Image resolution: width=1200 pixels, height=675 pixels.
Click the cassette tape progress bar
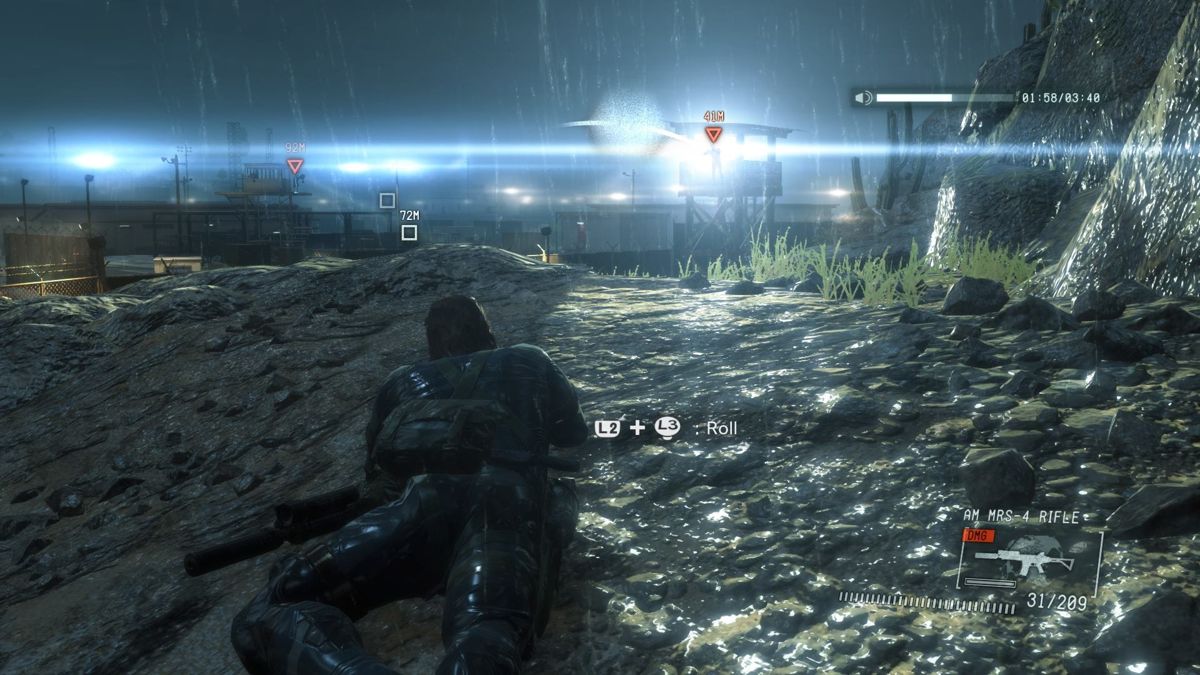(945, 98)
